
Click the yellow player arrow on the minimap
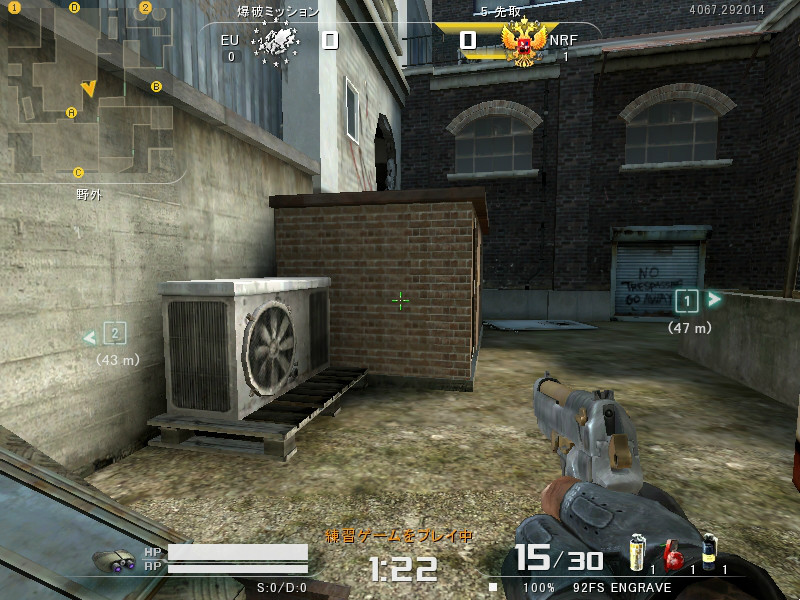(x=89, y=89)
